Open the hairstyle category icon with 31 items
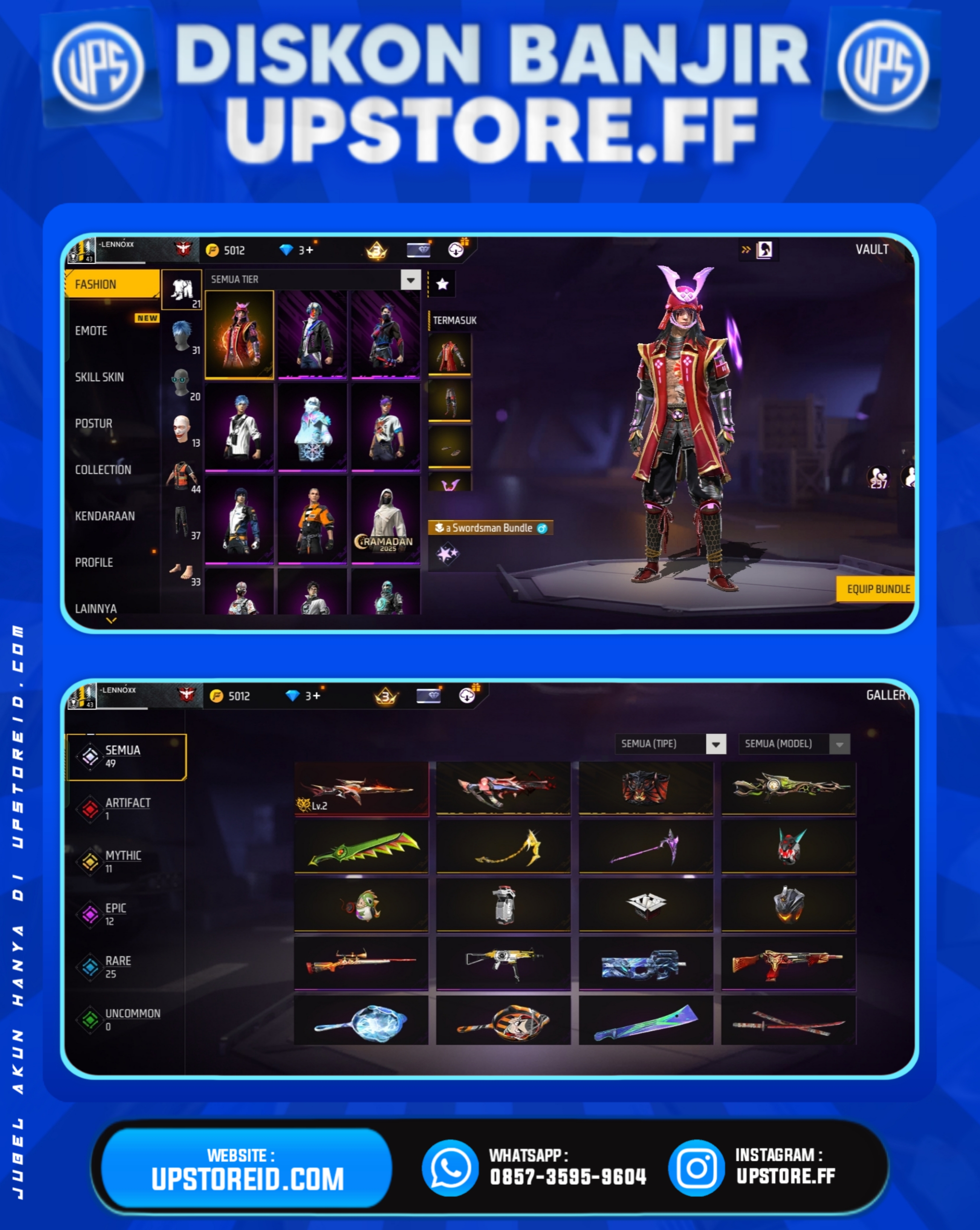 (182, 335)
